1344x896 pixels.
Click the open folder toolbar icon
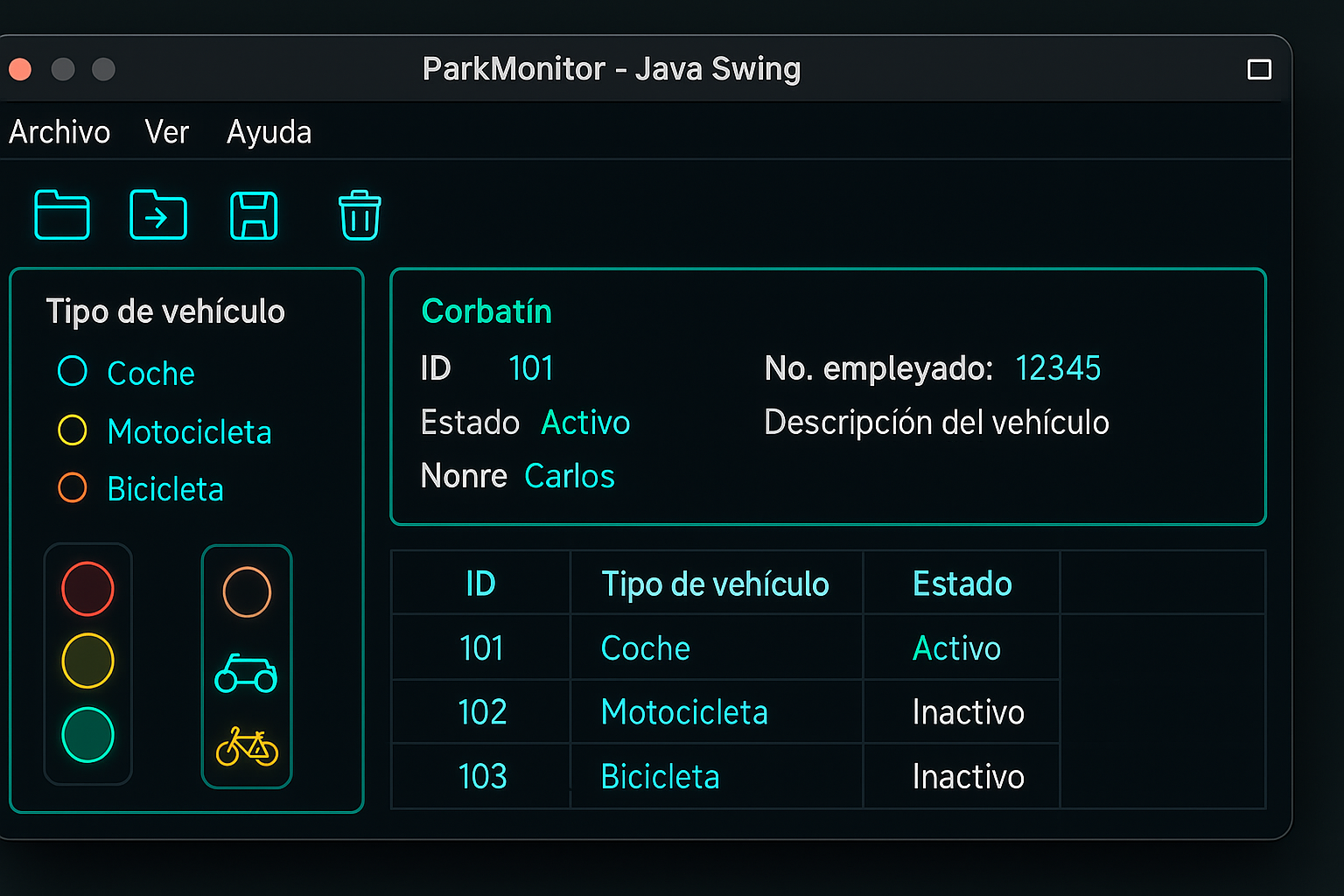pos(61,215)
